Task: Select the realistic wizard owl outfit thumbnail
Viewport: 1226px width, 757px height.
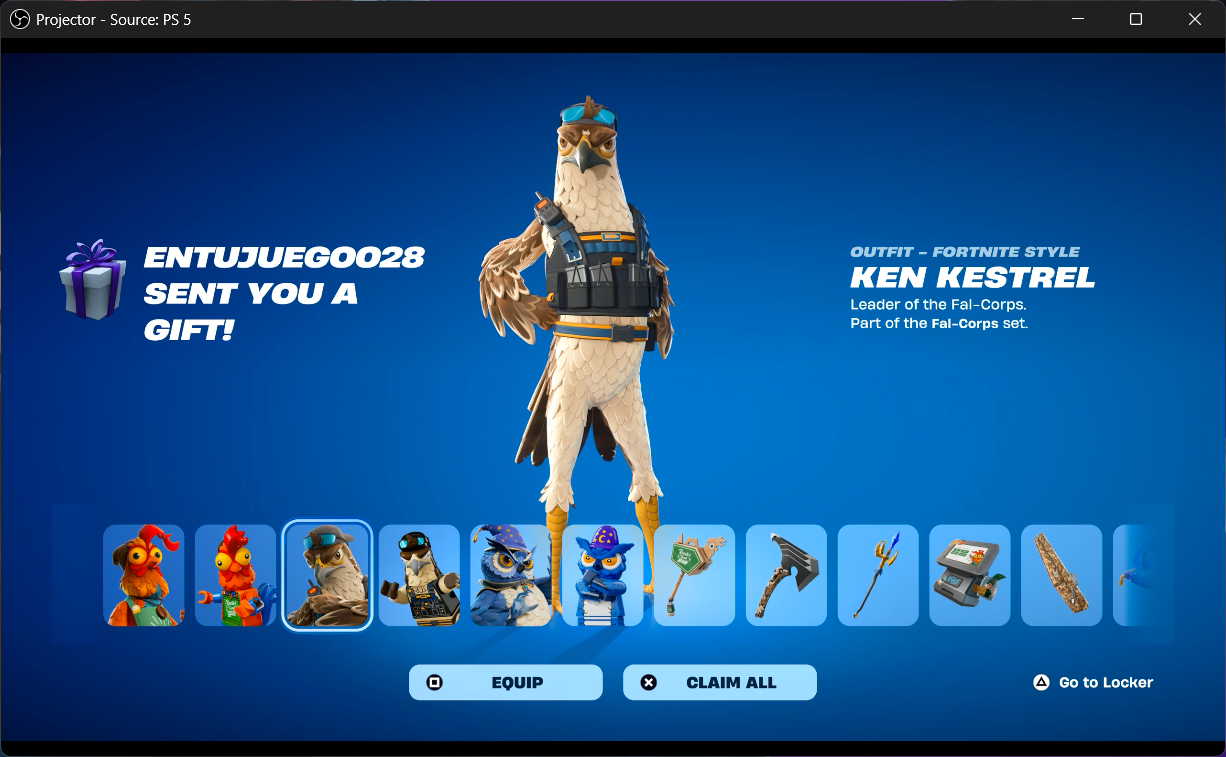Action: 511,575
